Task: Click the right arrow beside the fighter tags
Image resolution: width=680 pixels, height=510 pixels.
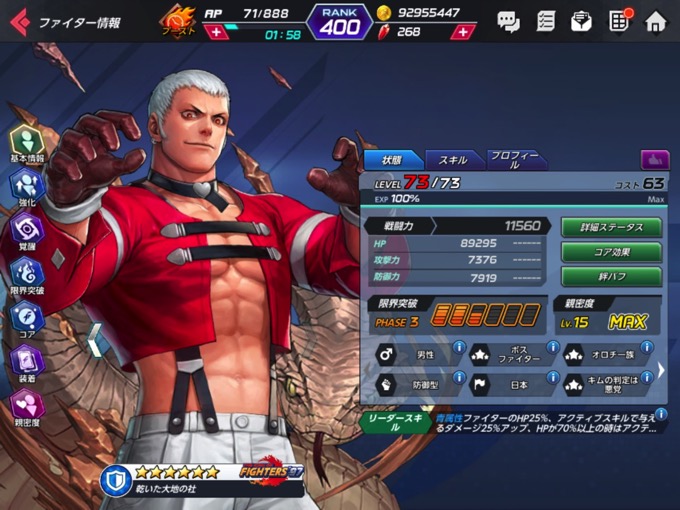Action: point(661,370)
